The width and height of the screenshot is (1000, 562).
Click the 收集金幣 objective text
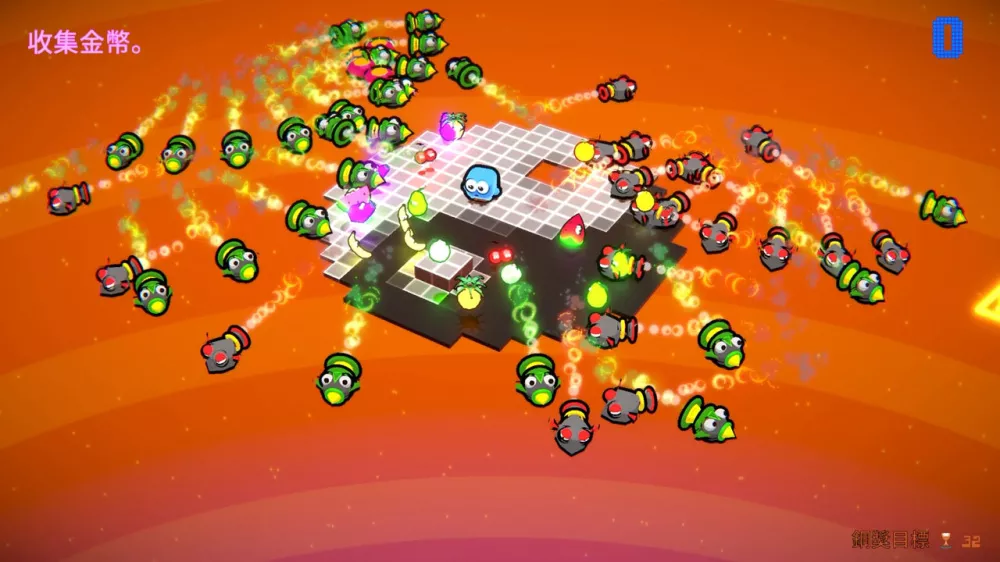[x=84, y=42]
